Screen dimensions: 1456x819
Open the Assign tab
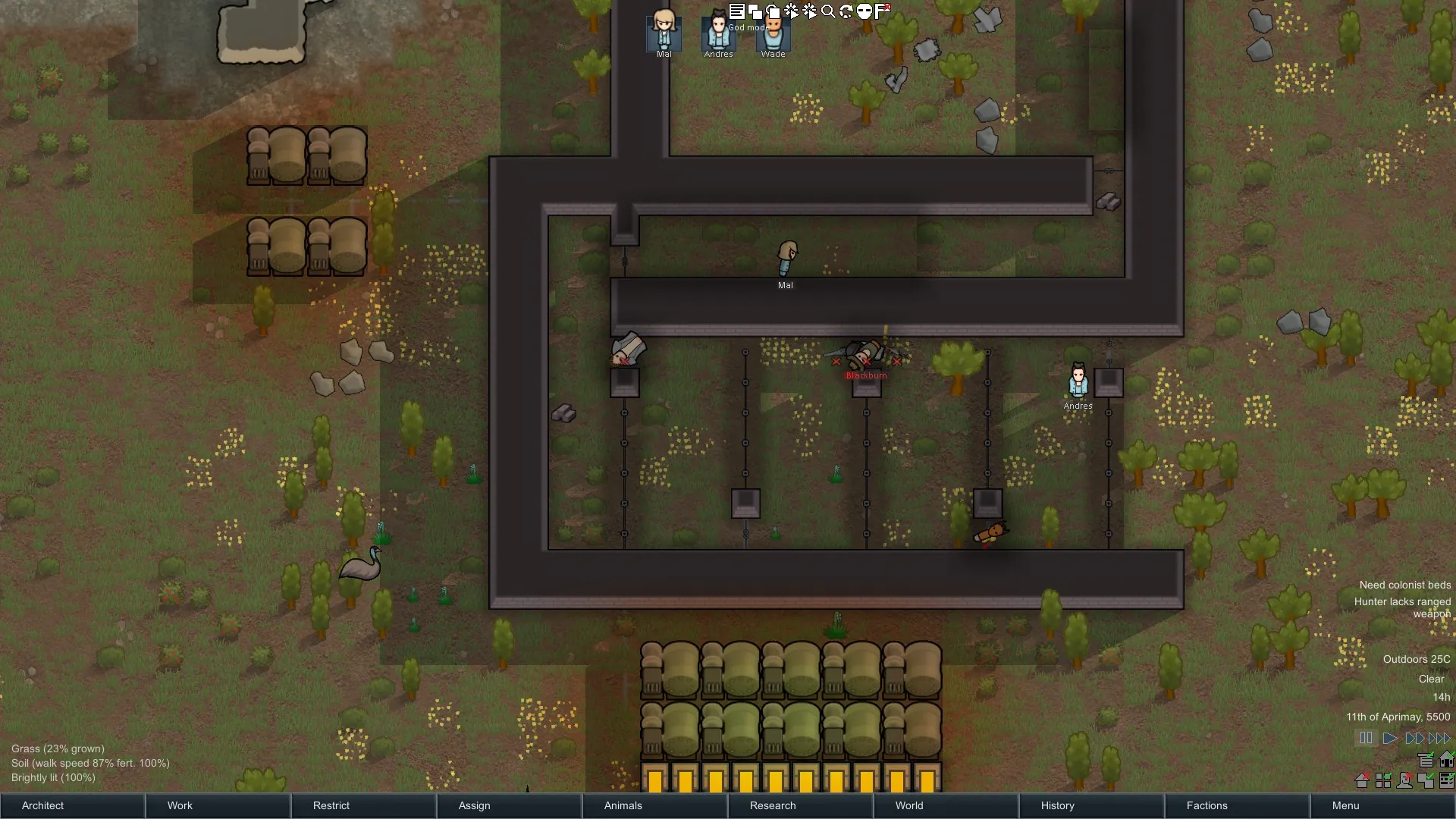pos(509,805)
